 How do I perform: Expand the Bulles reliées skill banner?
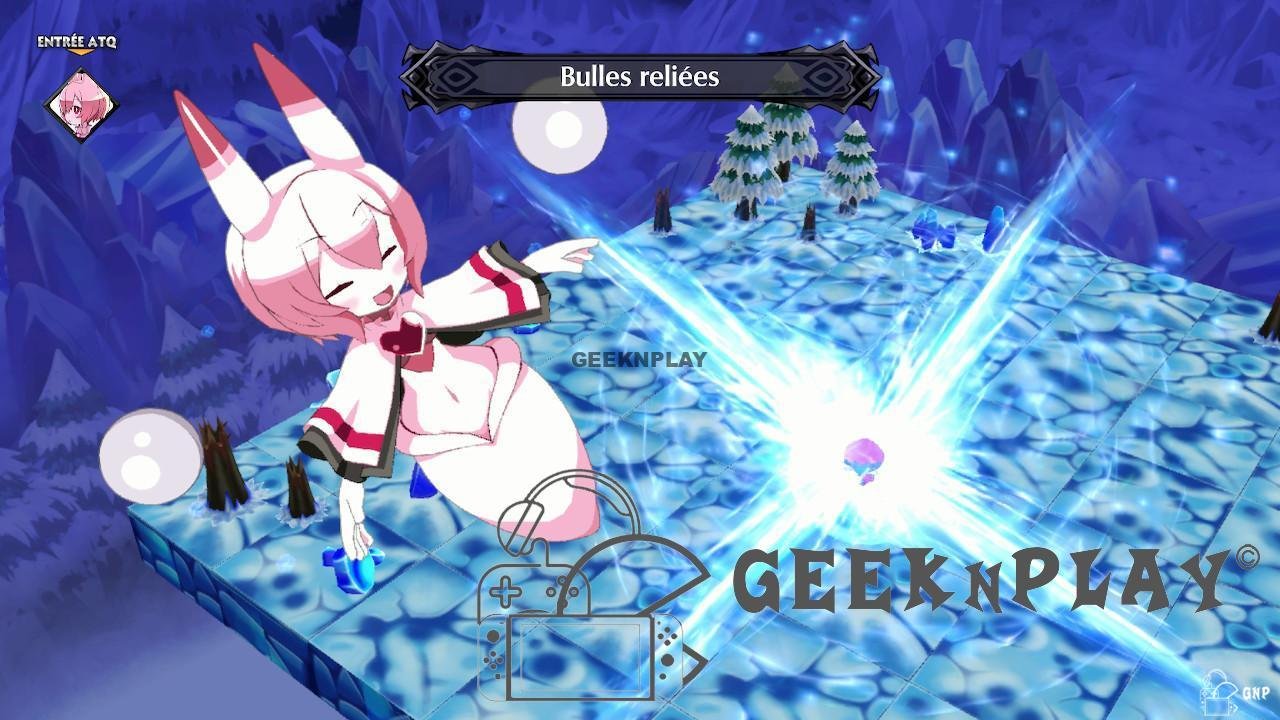point(640,77)
